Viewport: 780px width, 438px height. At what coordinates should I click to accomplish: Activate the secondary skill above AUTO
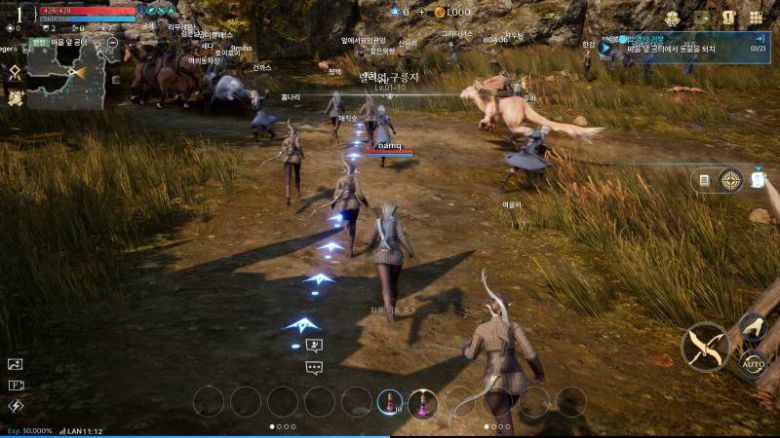tap(753, 327)
